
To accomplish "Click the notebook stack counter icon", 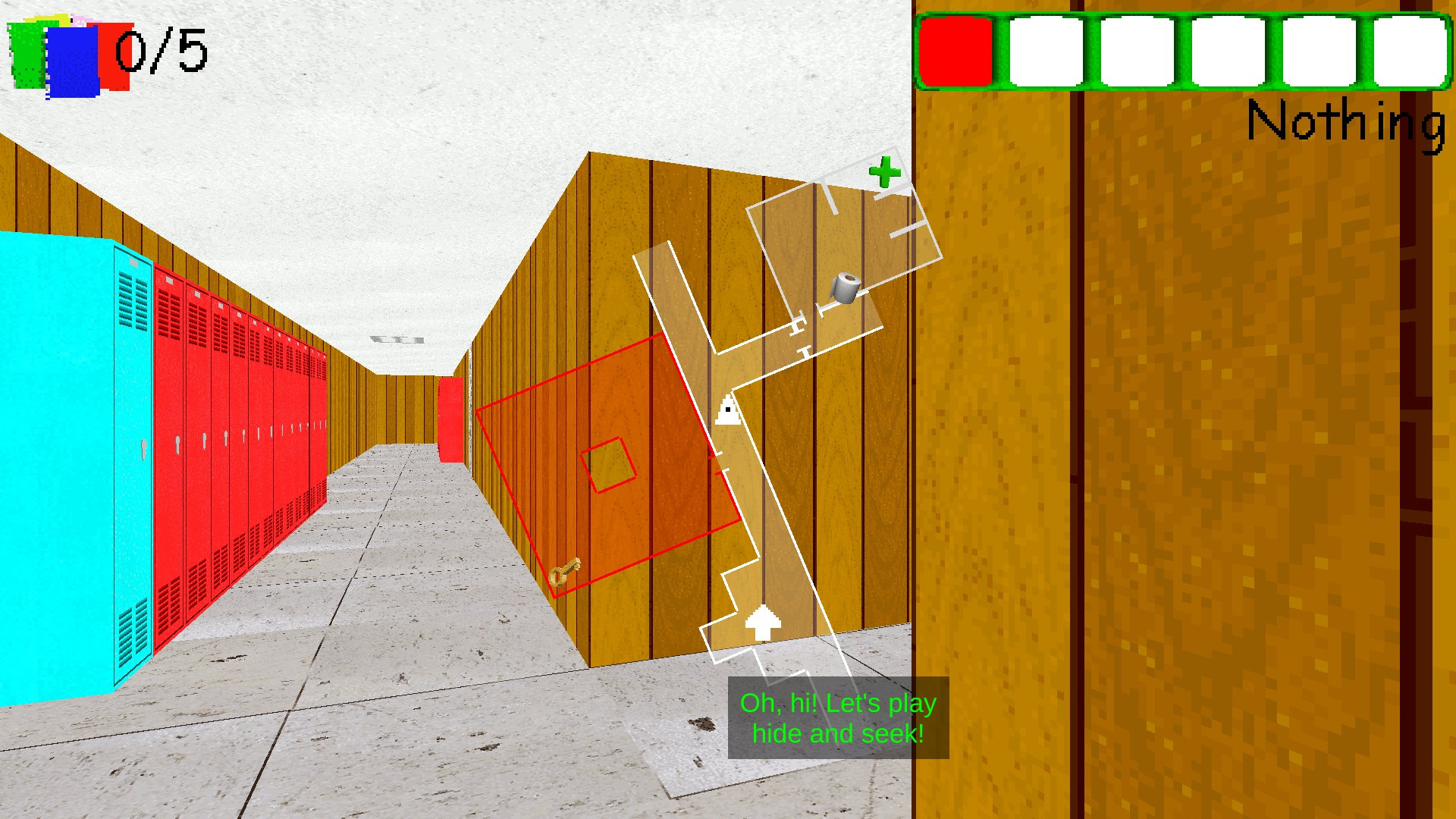I will (64, 49).
